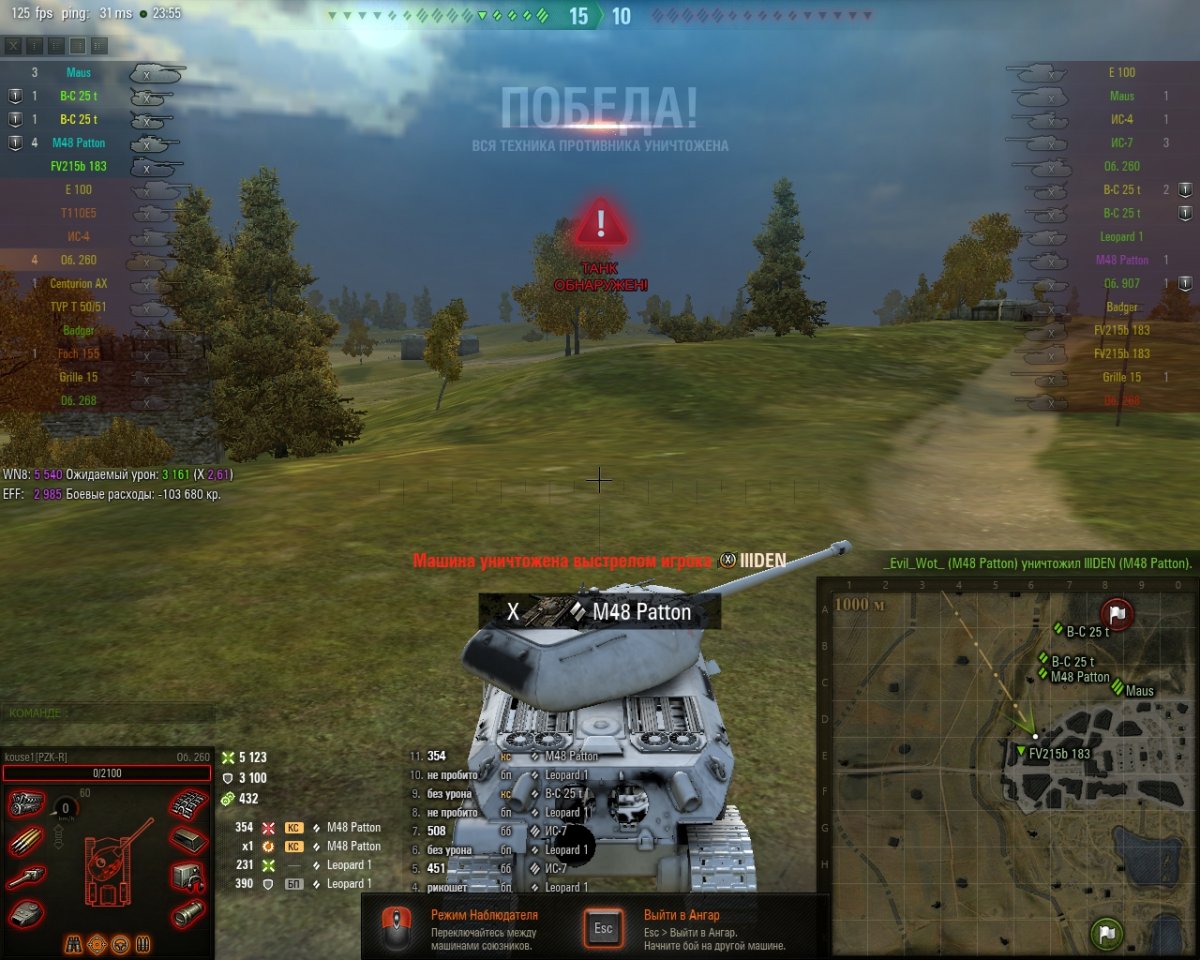Choose TVP T 50/51 from the team roster
The width and height of the screenshot is (1200, 960).
(79, 306)
